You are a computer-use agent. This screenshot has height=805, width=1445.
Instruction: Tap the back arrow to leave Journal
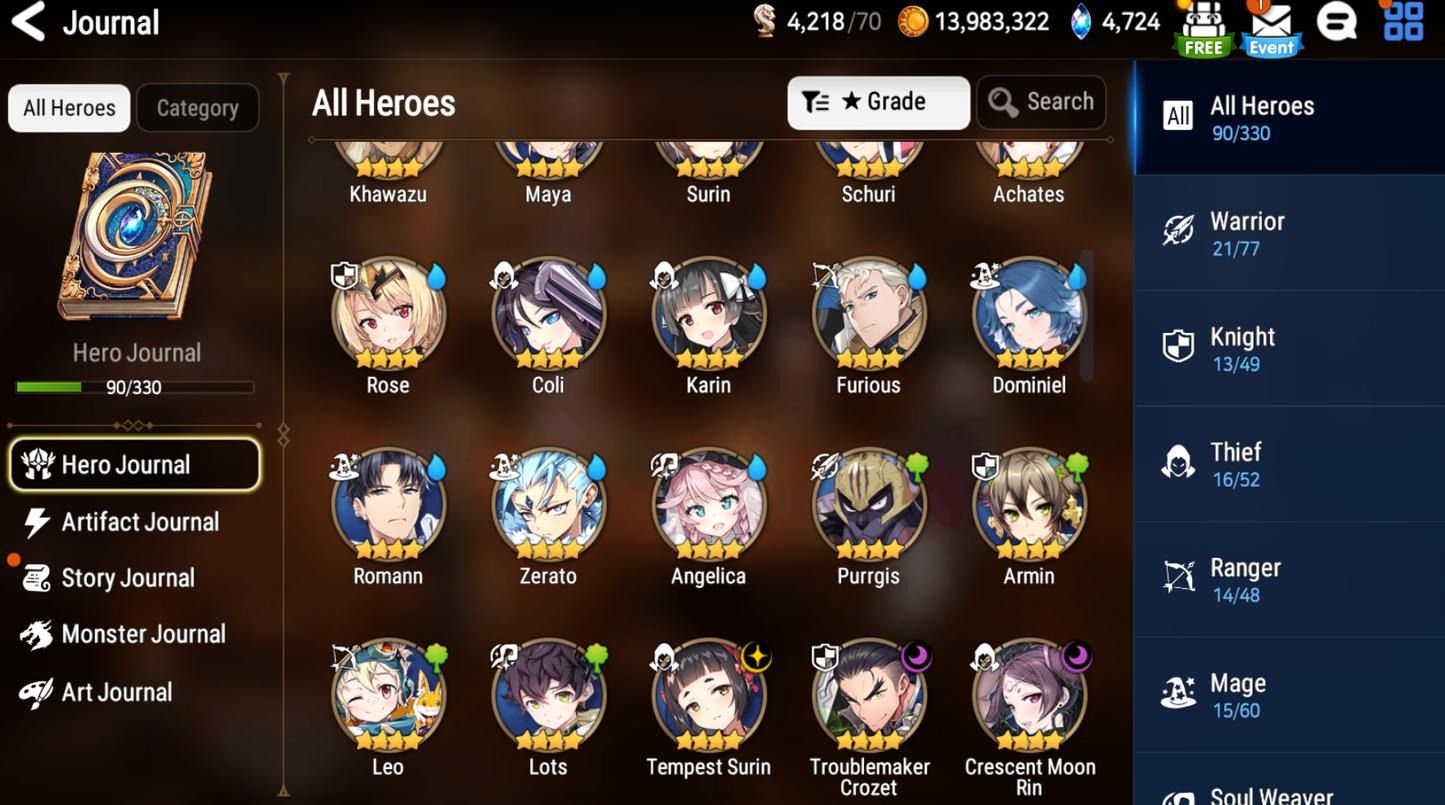coord(27,22)
